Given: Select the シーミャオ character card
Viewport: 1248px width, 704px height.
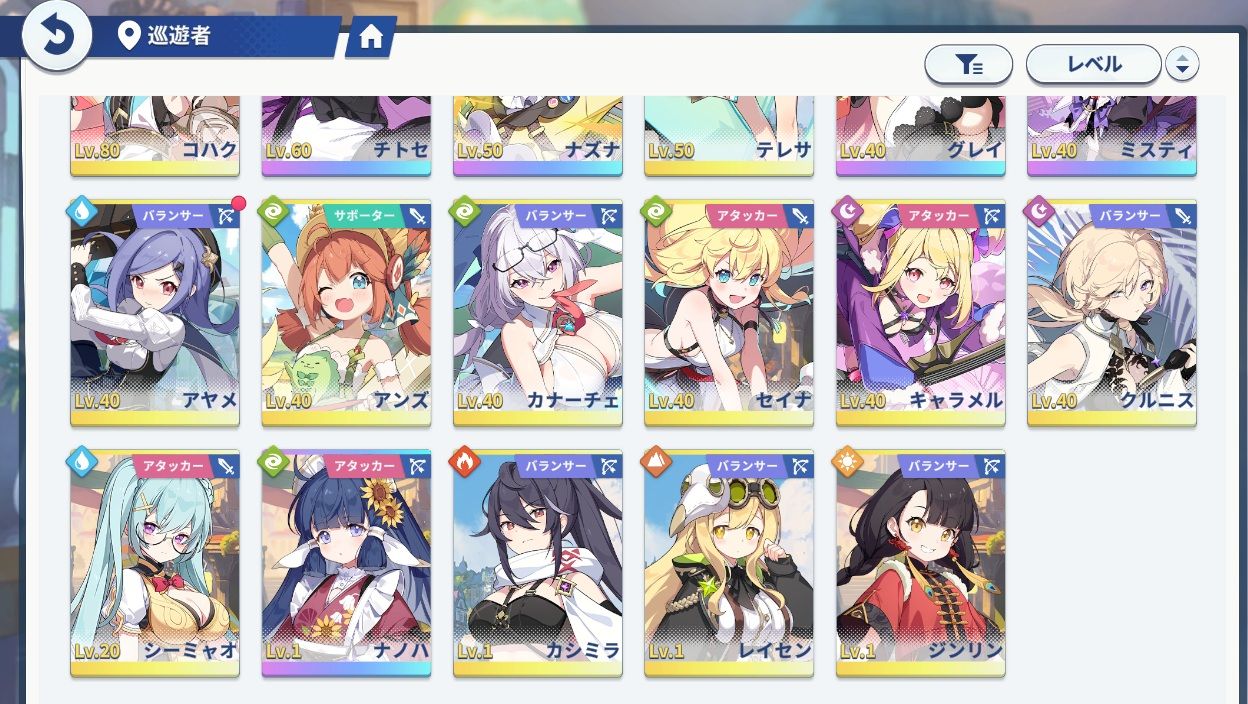Looking at the screenshot, I should (155, 562).
